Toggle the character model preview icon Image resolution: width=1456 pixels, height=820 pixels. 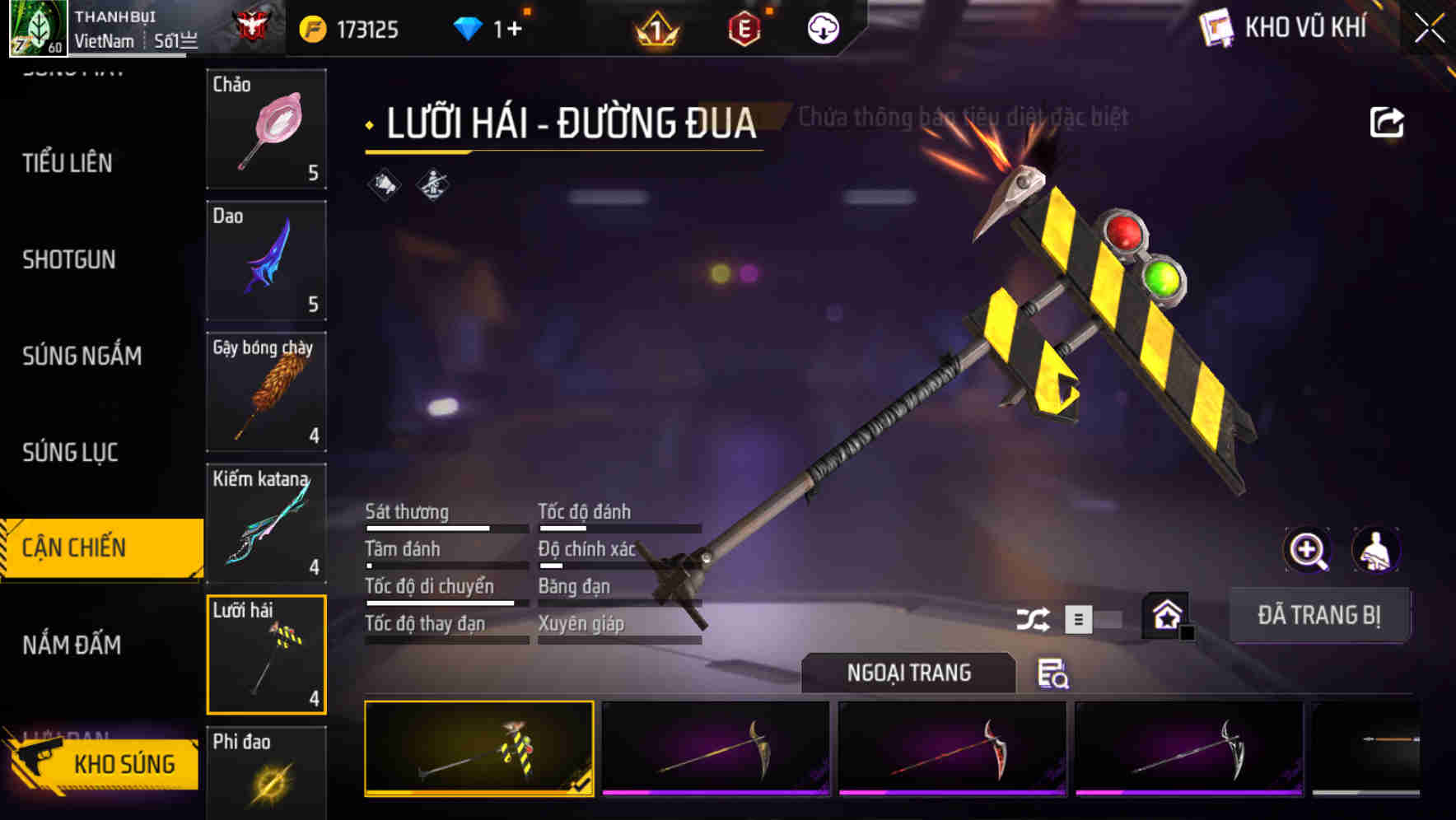[x=1376, y=550]
